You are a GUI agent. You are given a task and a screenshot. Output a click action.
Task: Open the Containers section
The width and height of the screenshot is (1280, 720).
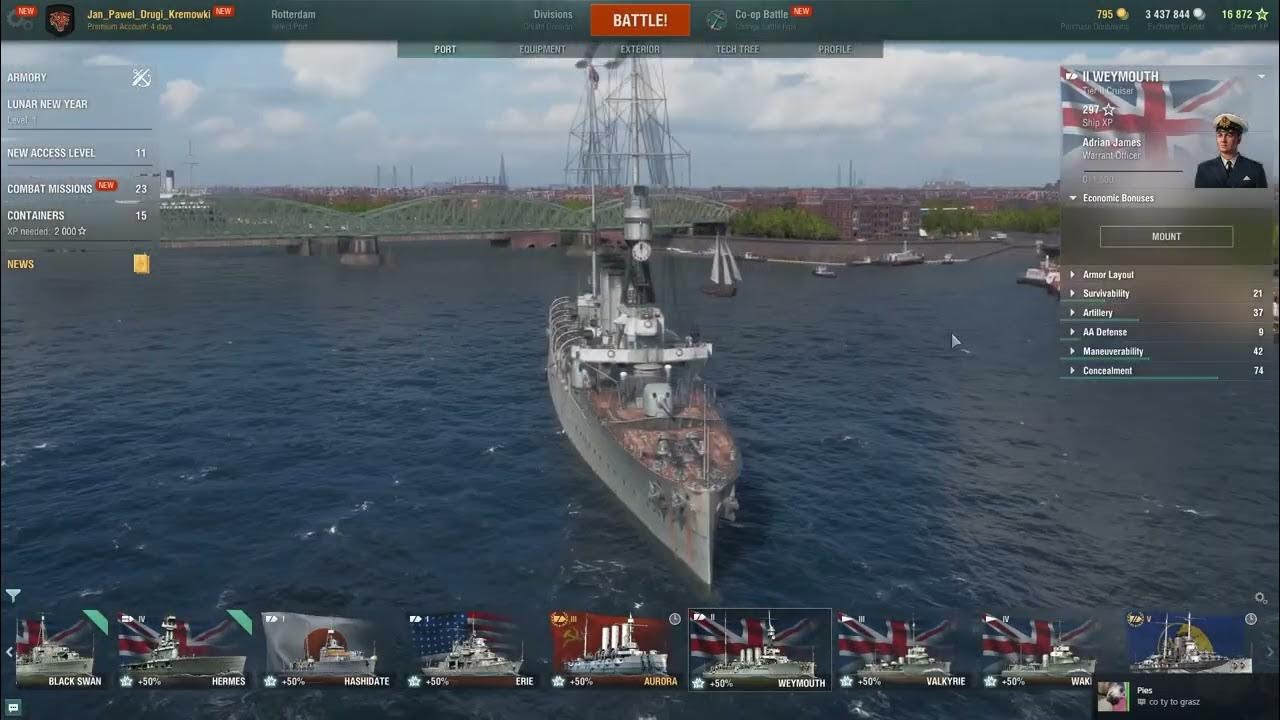point(36,215)
